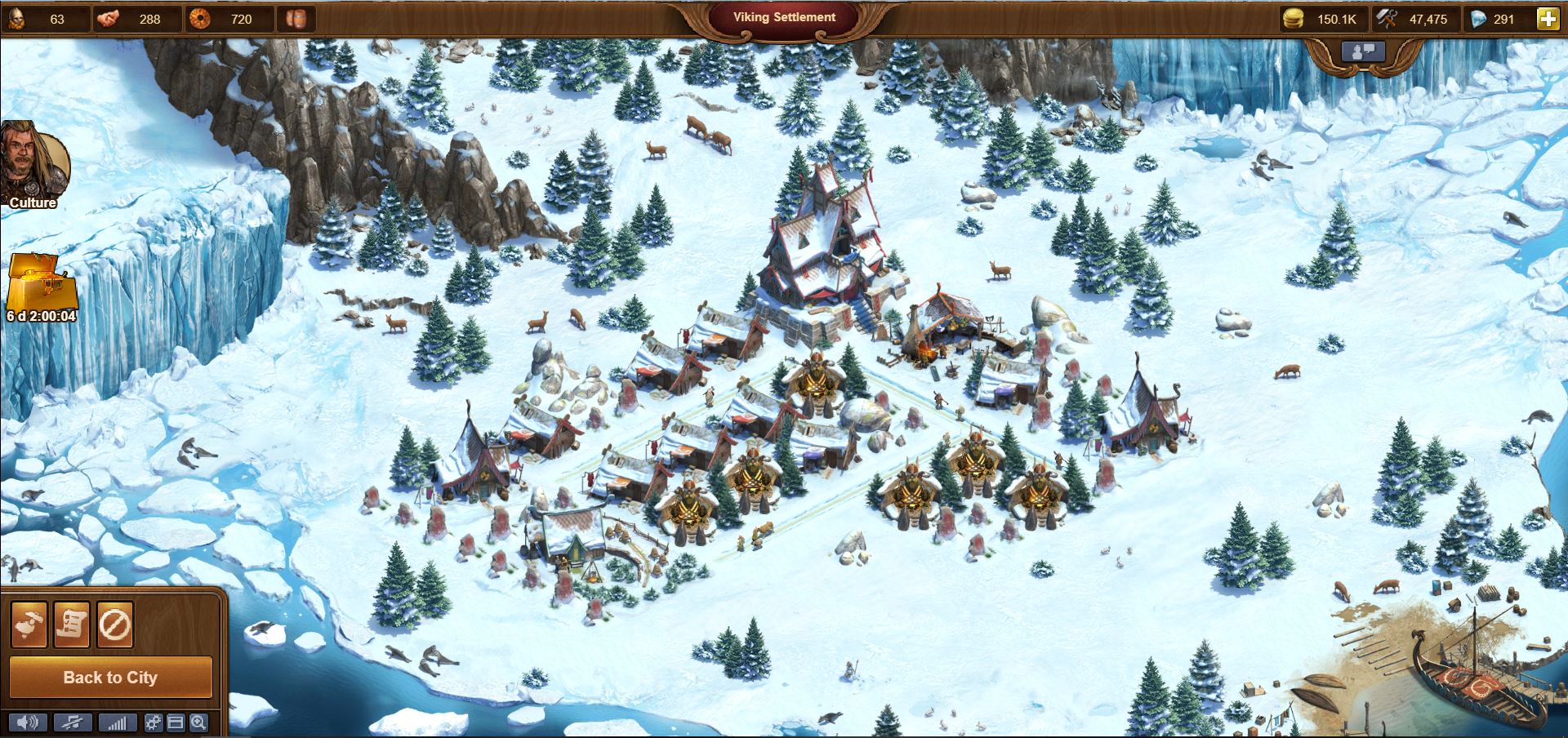Viewport: 1568px width, 738px height.
Task: Toggle fullscreen with the window icon
Action: point(175,722)
